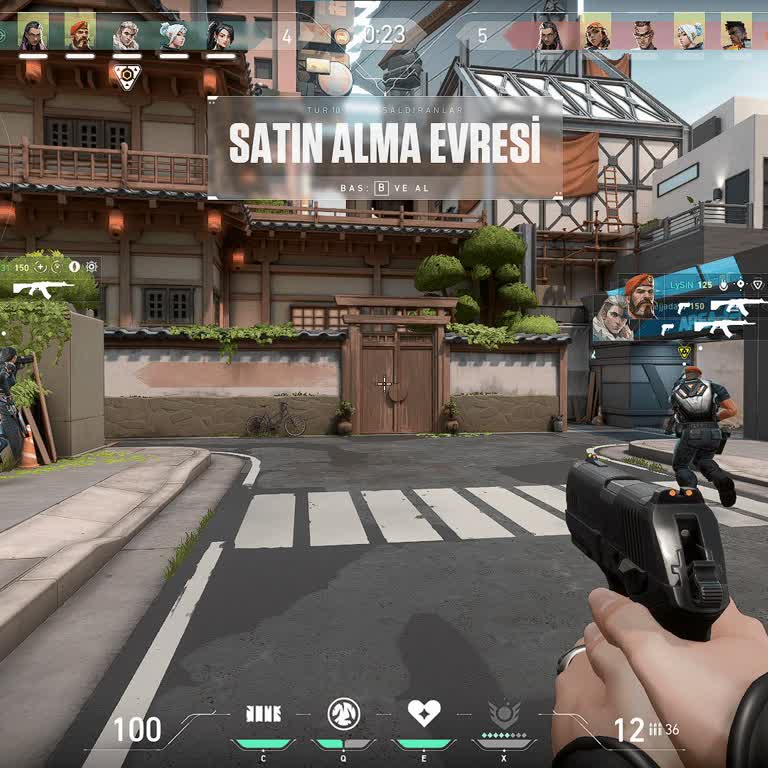The height and width of the screenshot is (768, 768).
Task: Click Brimstone's portrait in the top ally bar
Action: 80,35
